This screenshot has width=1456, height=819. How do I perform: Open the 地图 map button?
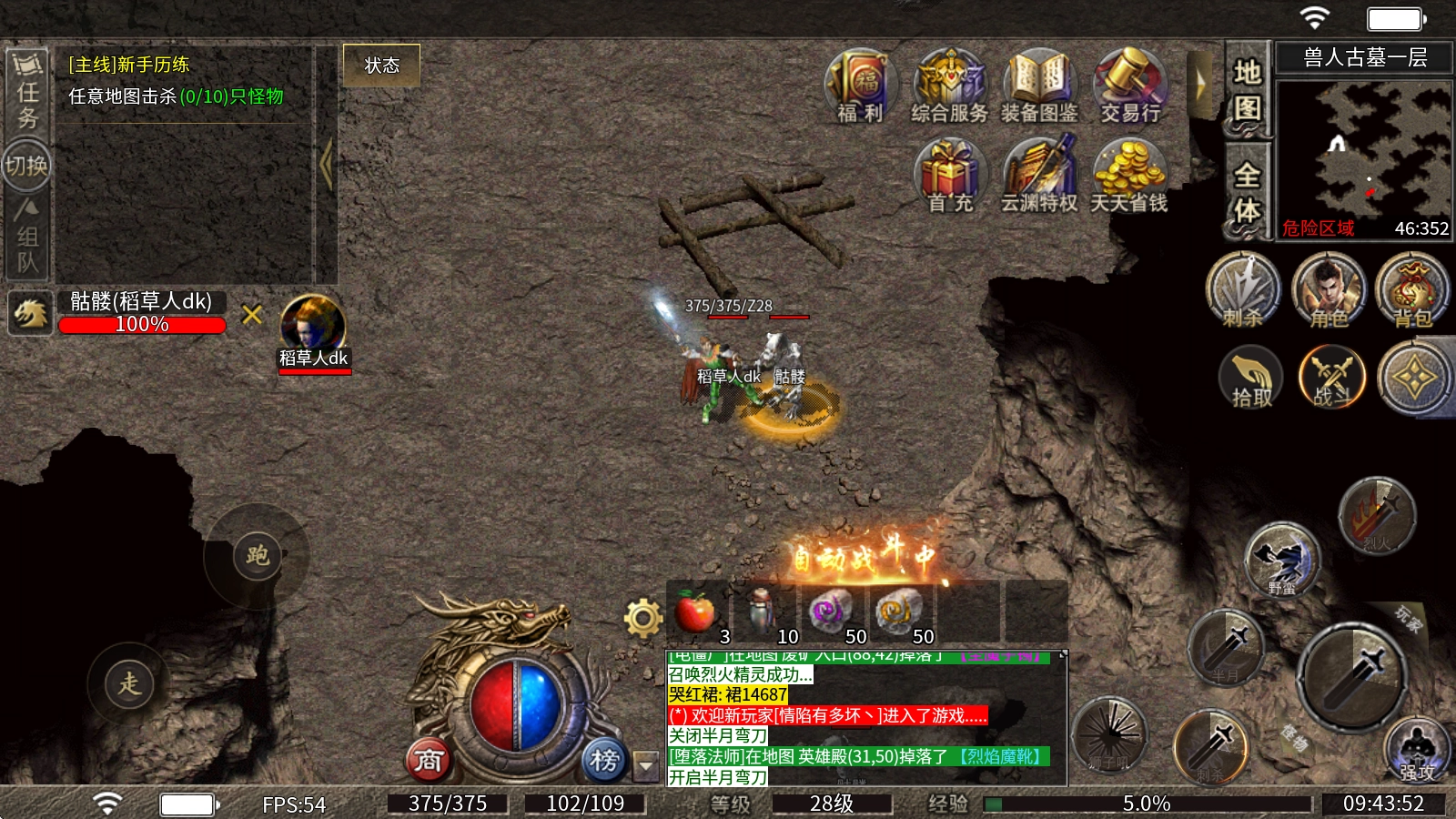point(1247,89)
